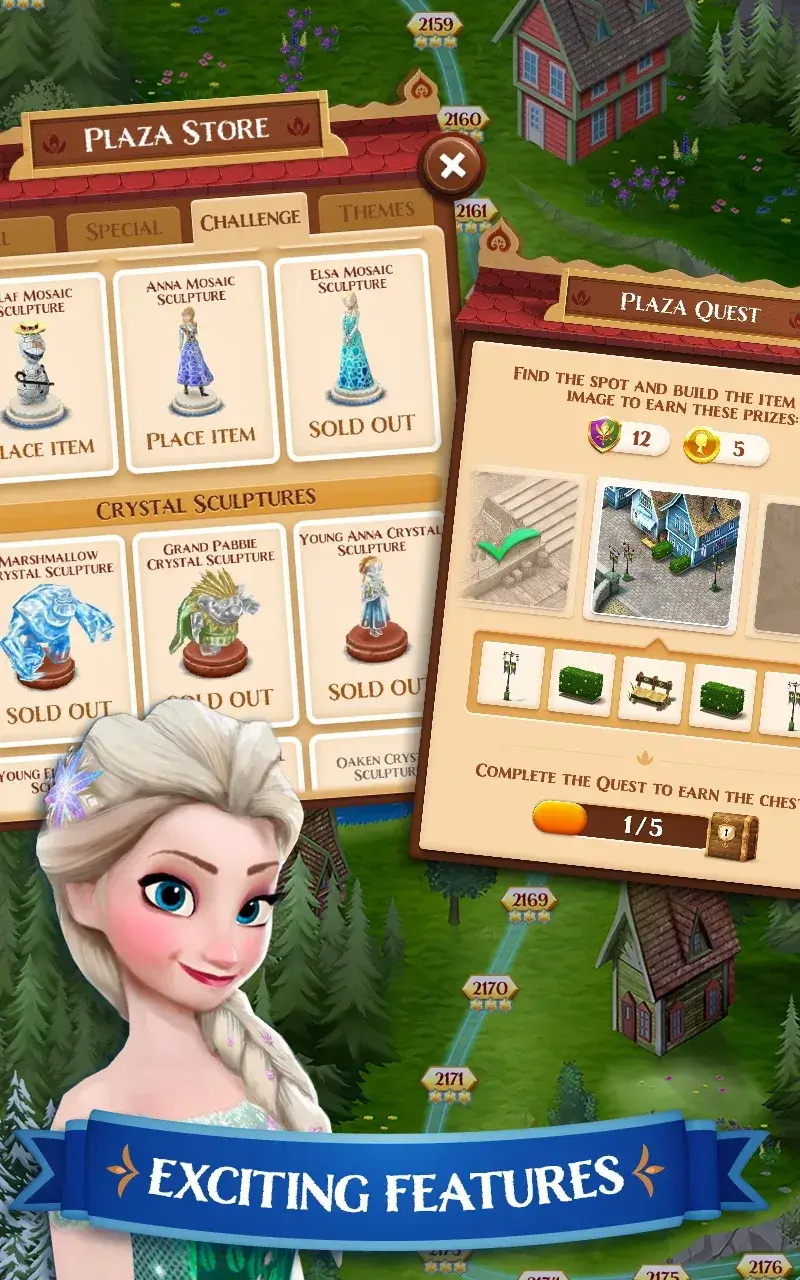
Task: Select the Challenge tab
Action: (250, 220)
